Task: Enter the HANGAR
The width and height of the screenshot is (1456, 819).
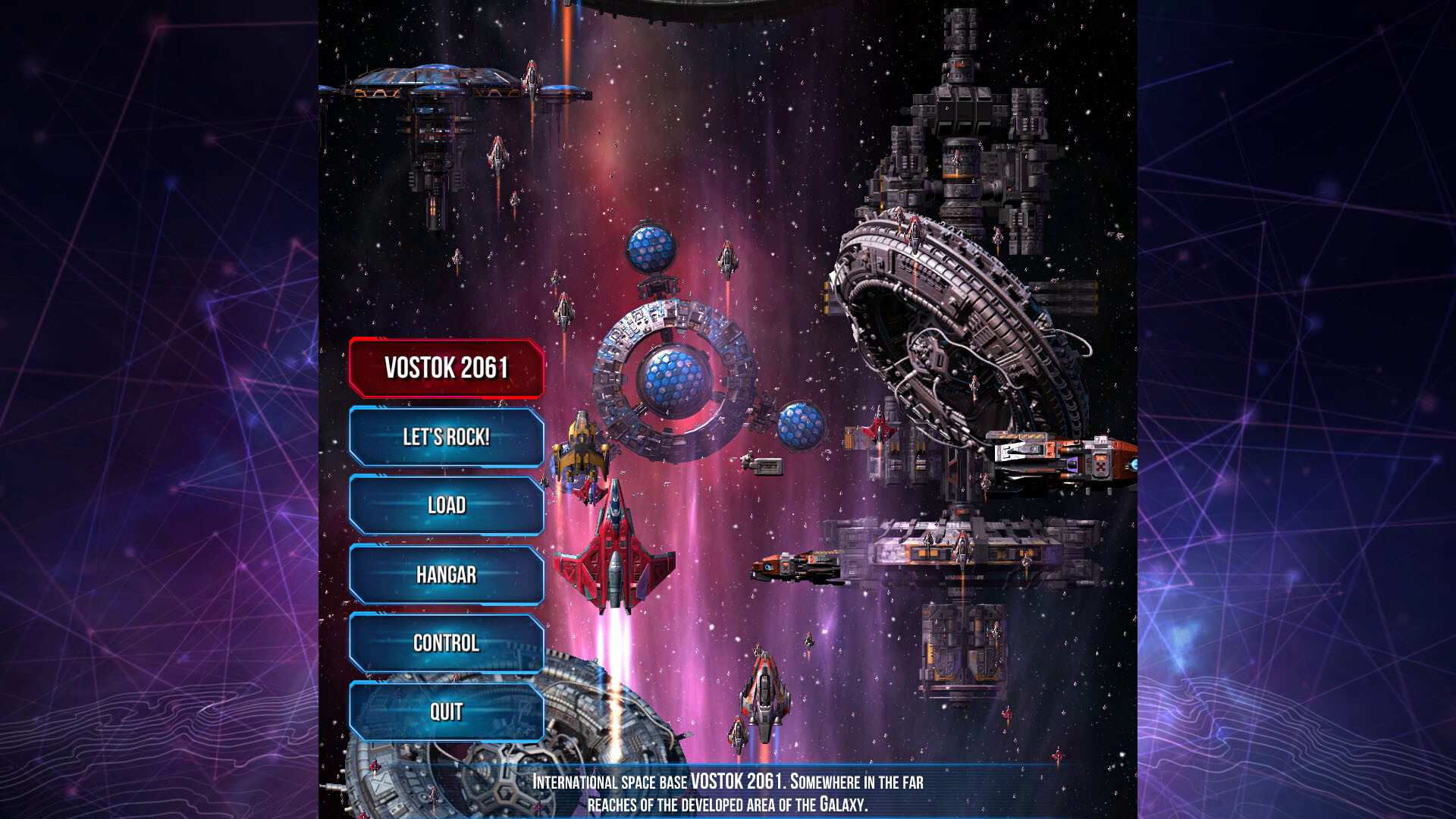Action: (x=446, y=574)
